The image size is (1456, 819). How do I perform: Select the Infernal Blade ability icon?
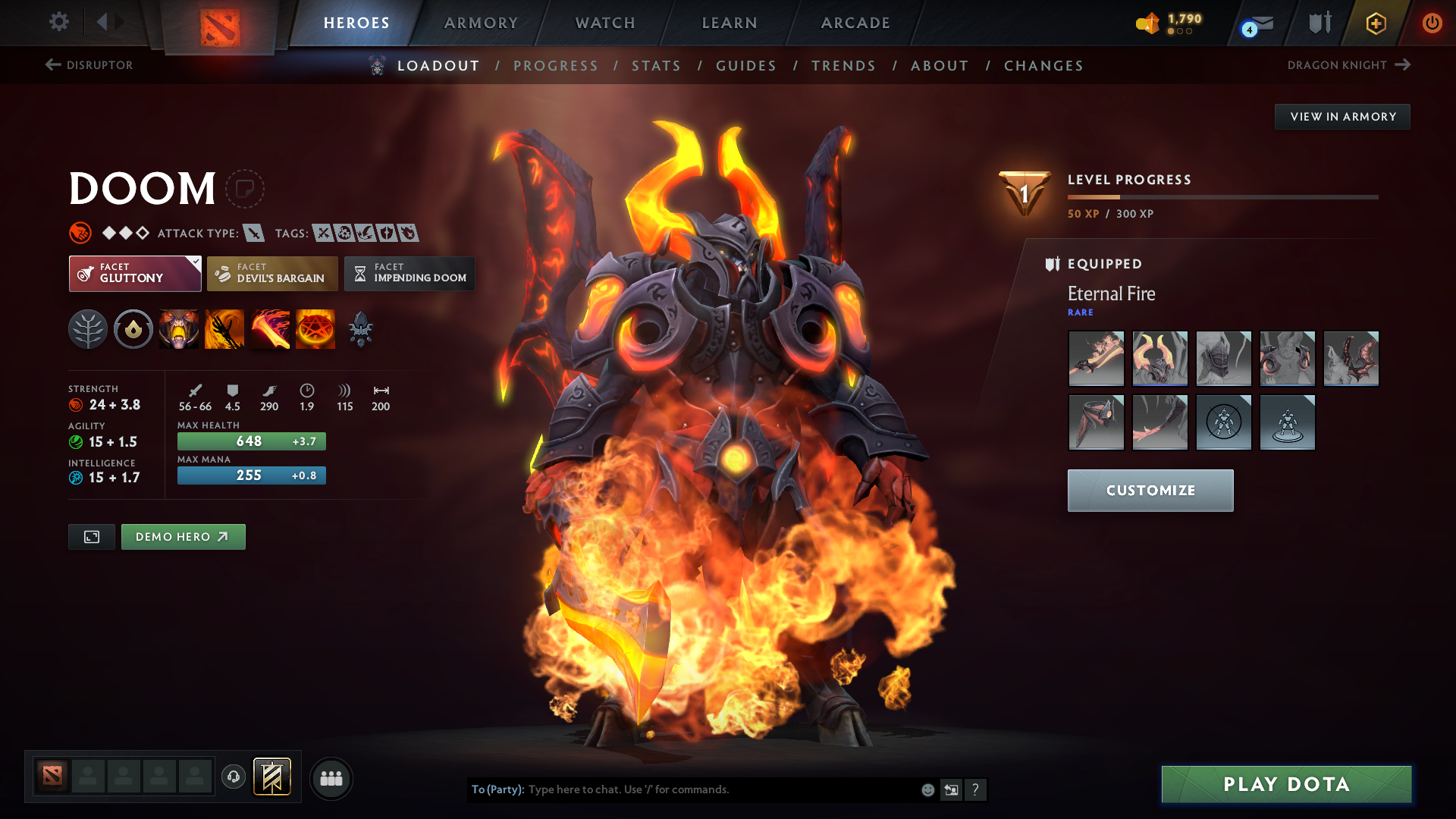[x=270, y=328]
